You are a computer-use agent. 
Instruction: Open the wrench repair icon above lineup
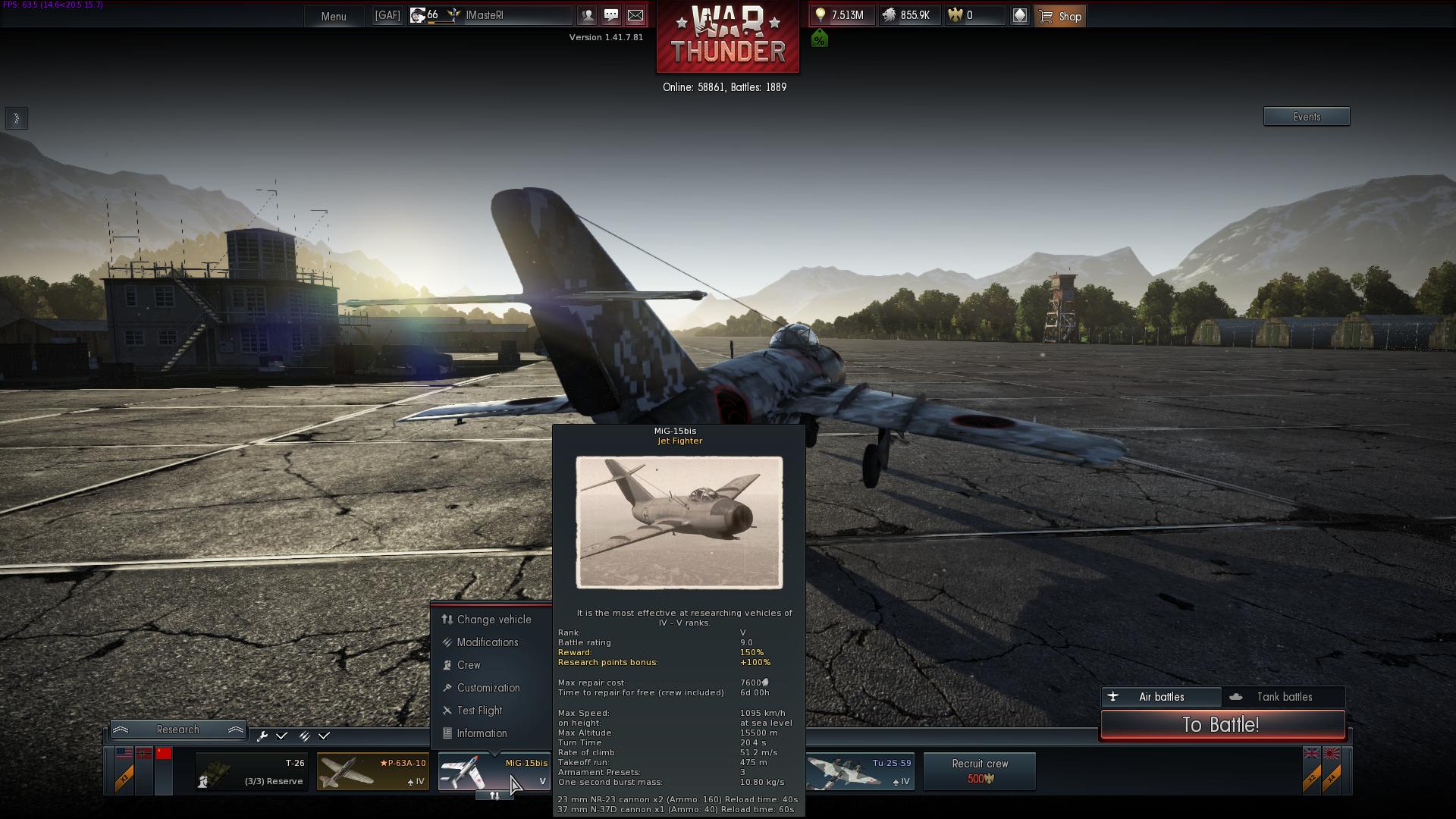[x=263, y=736]
